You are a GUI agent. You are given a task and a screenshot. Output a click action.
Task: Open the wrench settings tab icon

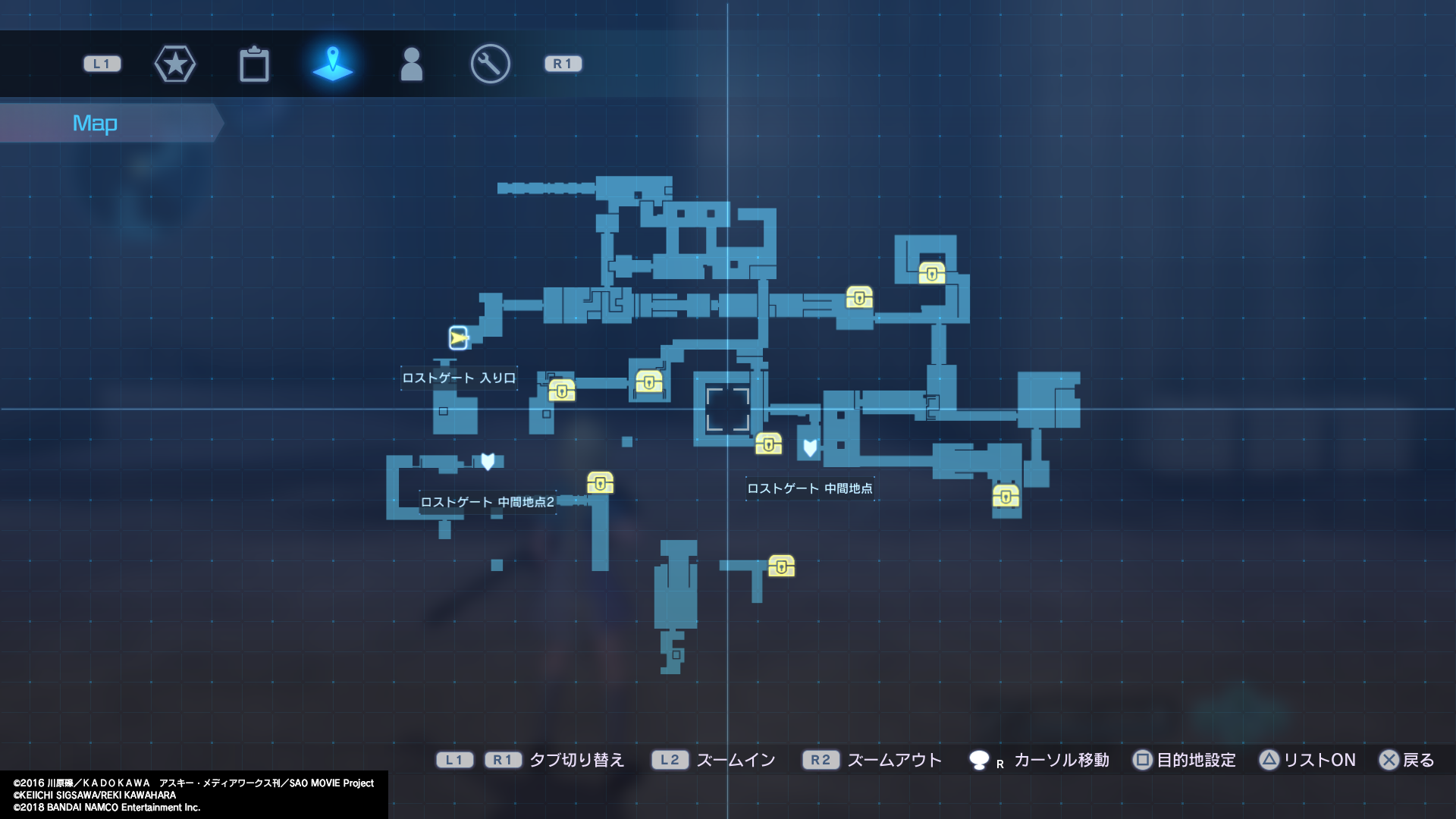[x=490, y=64]
